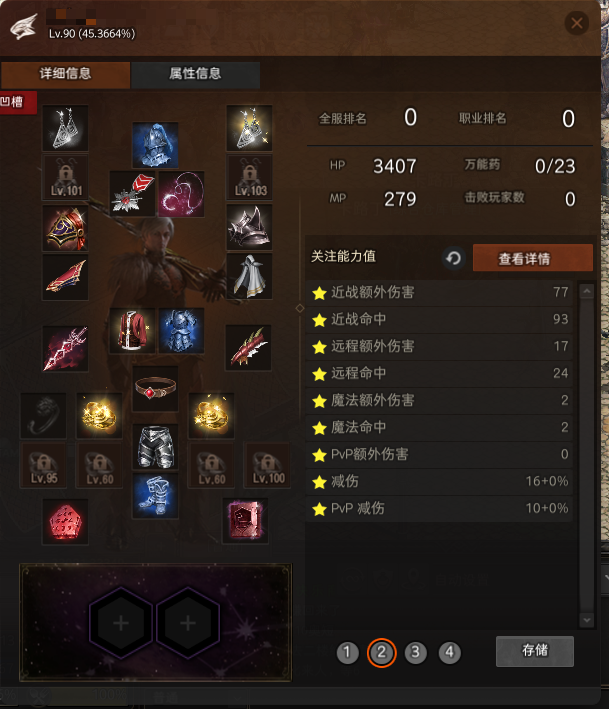Toggle the 近战额外伤害 star
609x709 pixels.
[320, 293]
